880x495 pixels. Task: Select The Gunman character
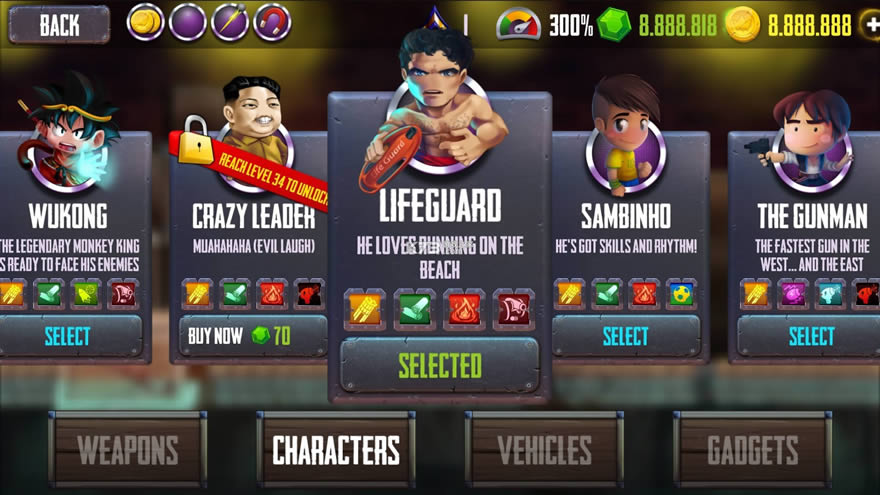pyautogui.click(x=810, y=337)
